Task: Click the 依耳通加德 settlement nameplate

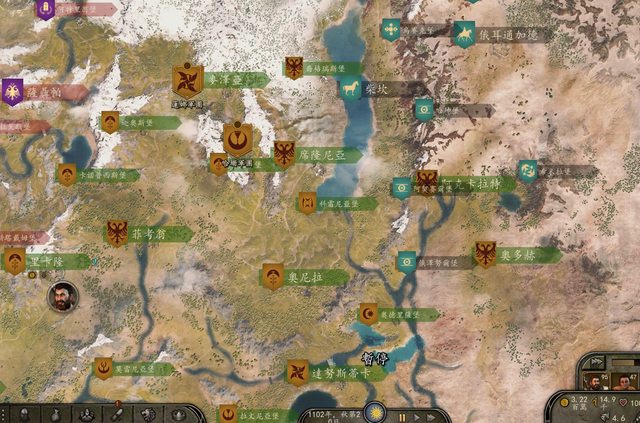Action: pos(509,34)
